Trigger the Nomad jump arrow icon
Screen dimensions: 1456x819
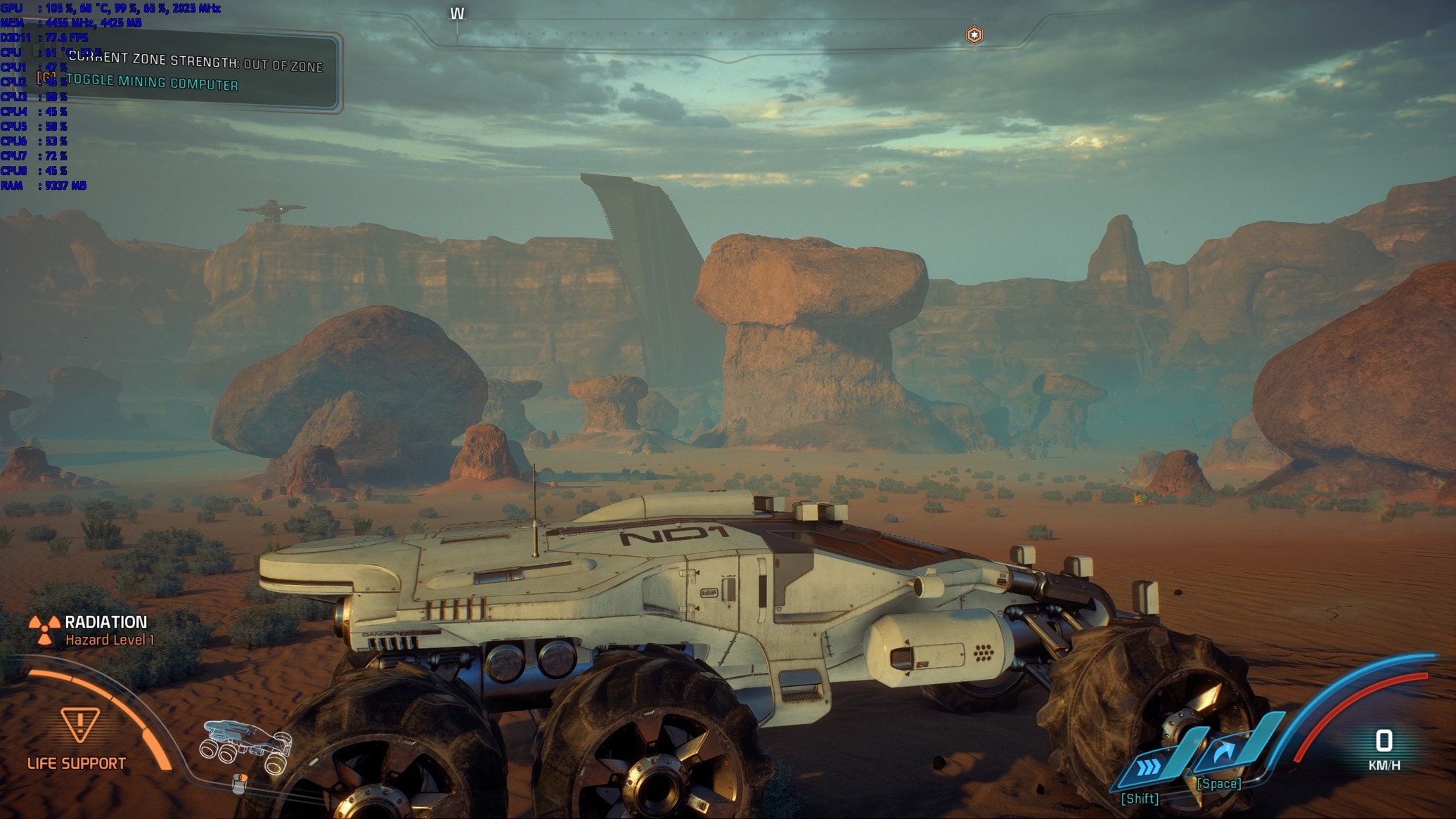tap(1225, 752)
